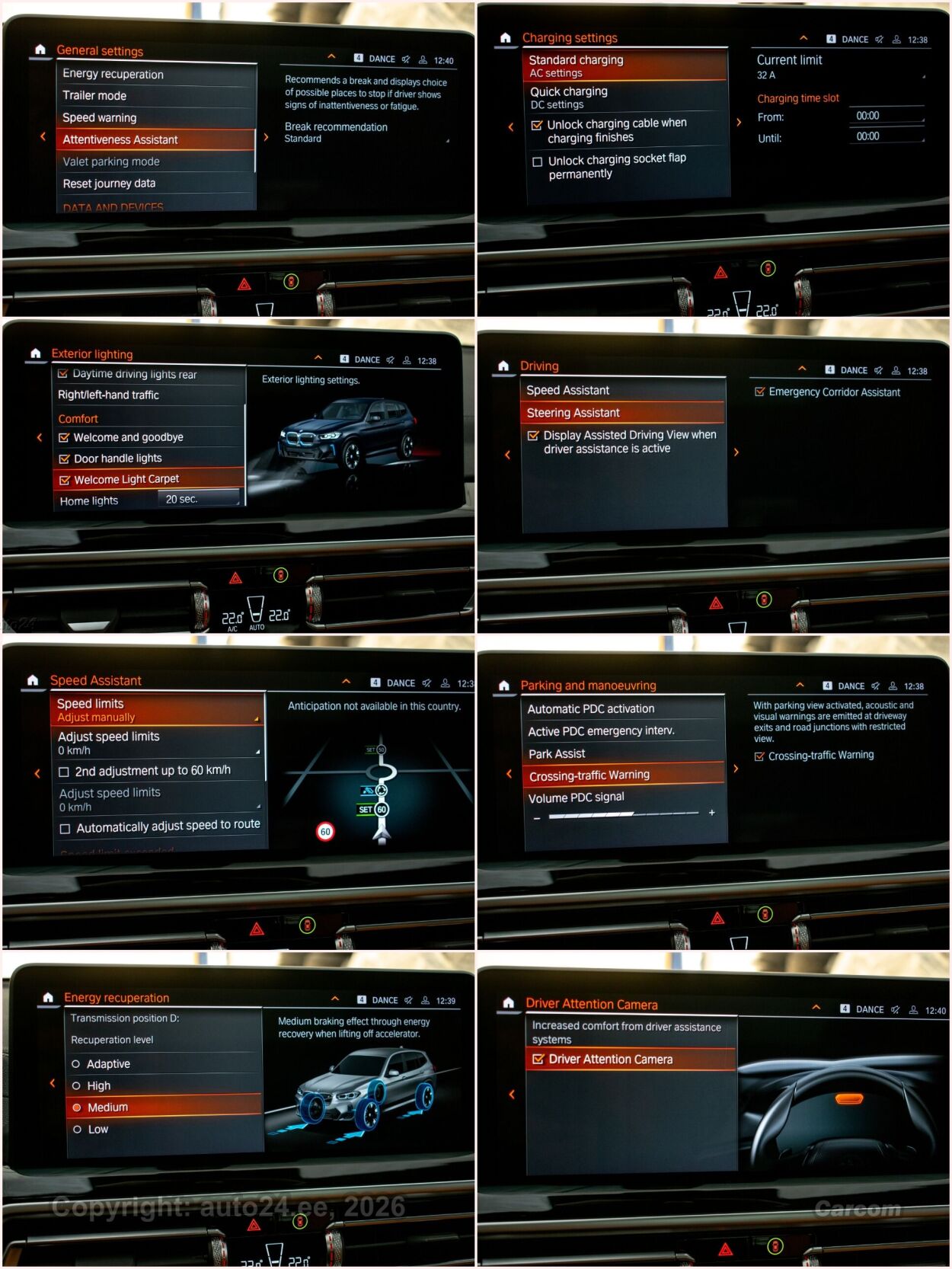Check Automatically adjust speed to route
Screen dimensions: 952x1269
pyautogui.click(x=65, y=828)
